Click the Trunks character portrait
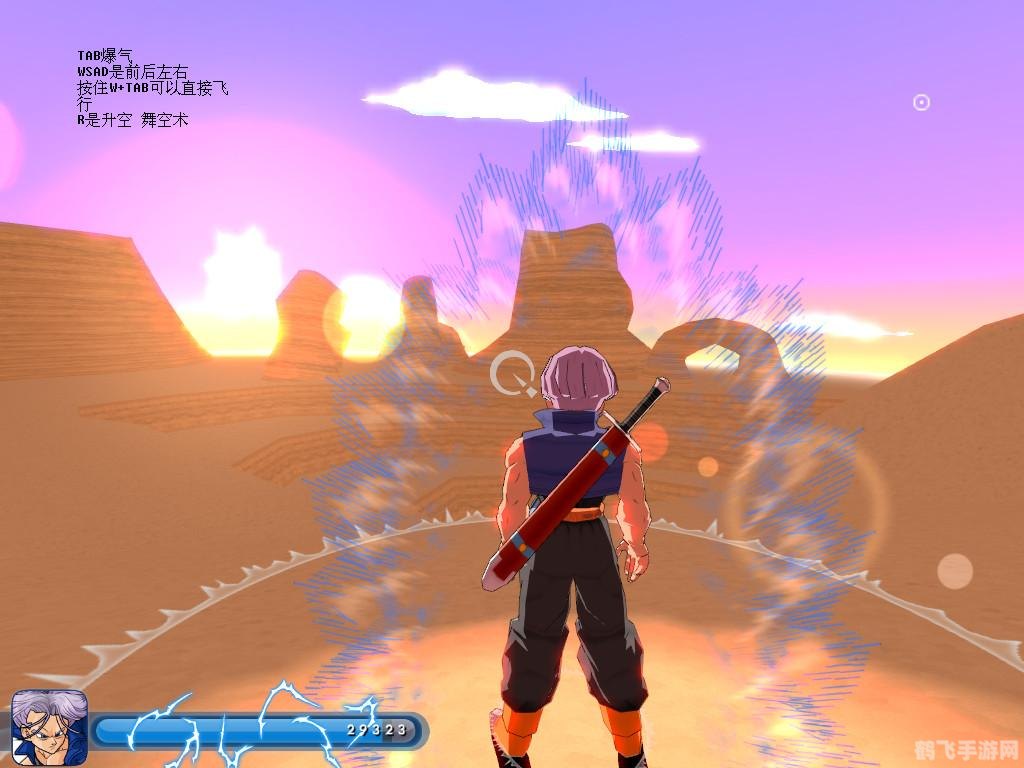1024x768 pixels. click(x=49, y=729)
